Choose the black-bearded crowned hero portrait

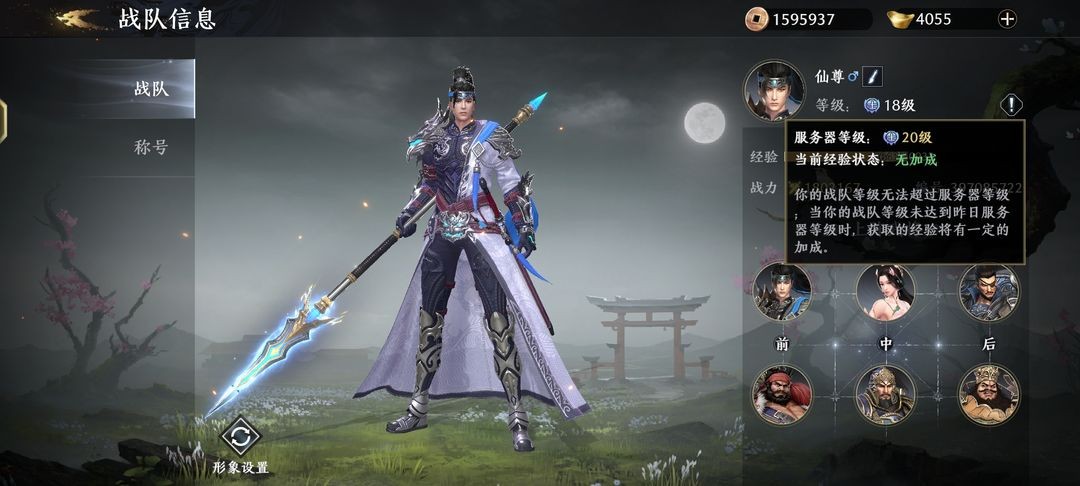pyautogui.click(x=988, y=394)
